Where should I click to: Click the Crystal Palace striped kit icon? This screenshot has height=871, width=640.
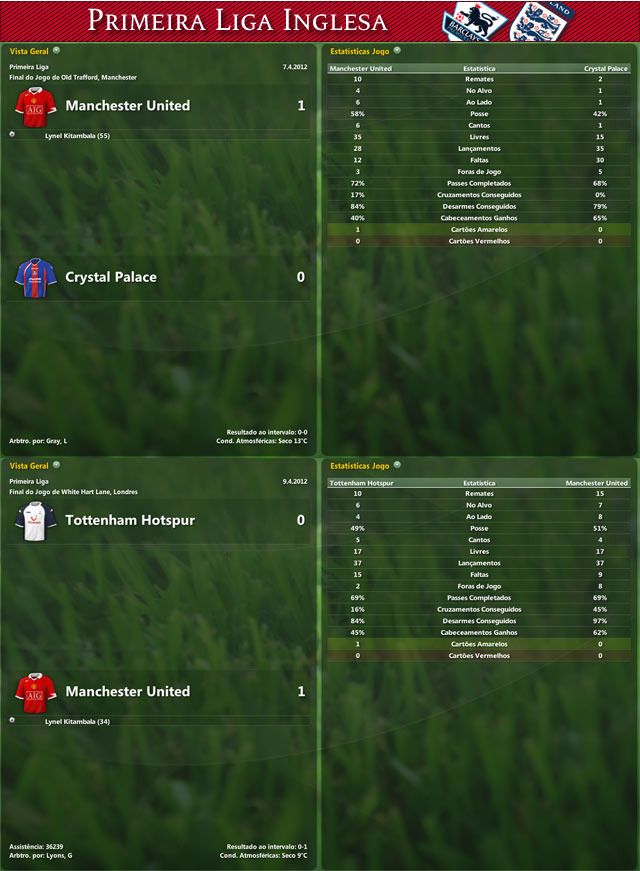coord(34,277)
